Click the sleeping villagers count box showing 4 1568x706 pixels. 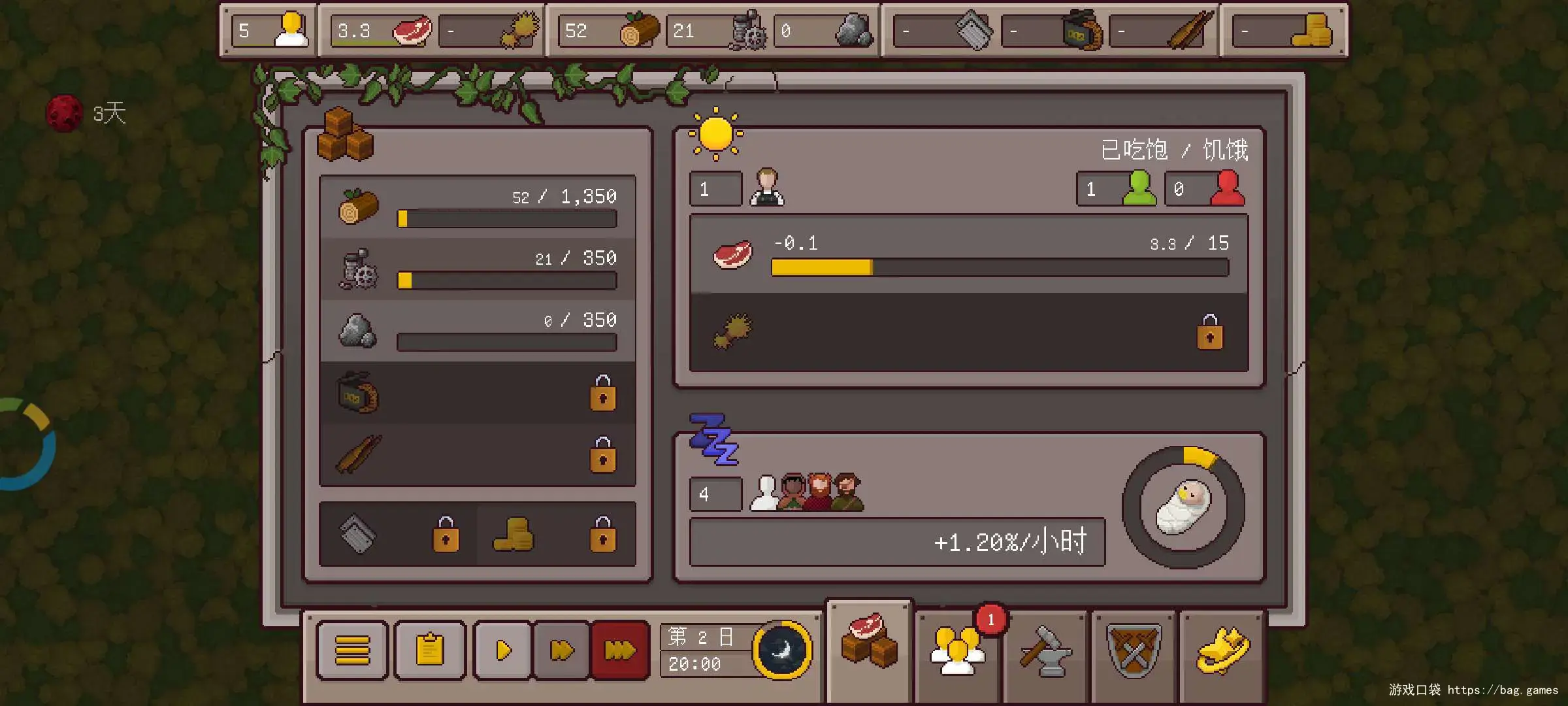pos(715,494)
